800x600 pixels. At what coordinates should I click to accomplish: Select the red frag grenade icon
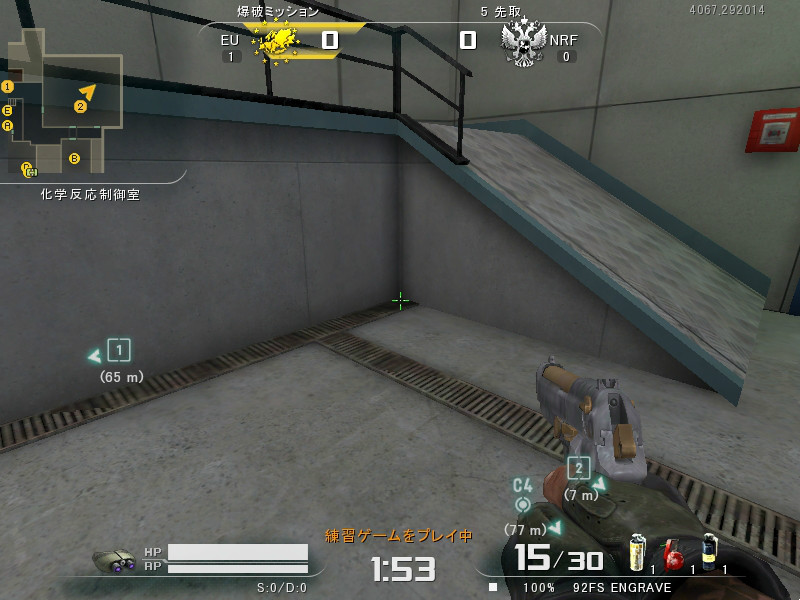pos(674,554)
